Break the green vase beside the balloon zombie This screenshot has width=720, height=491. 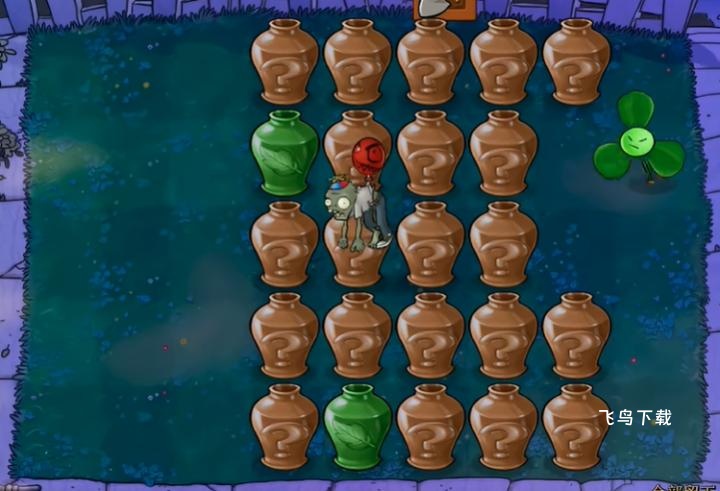284,154
